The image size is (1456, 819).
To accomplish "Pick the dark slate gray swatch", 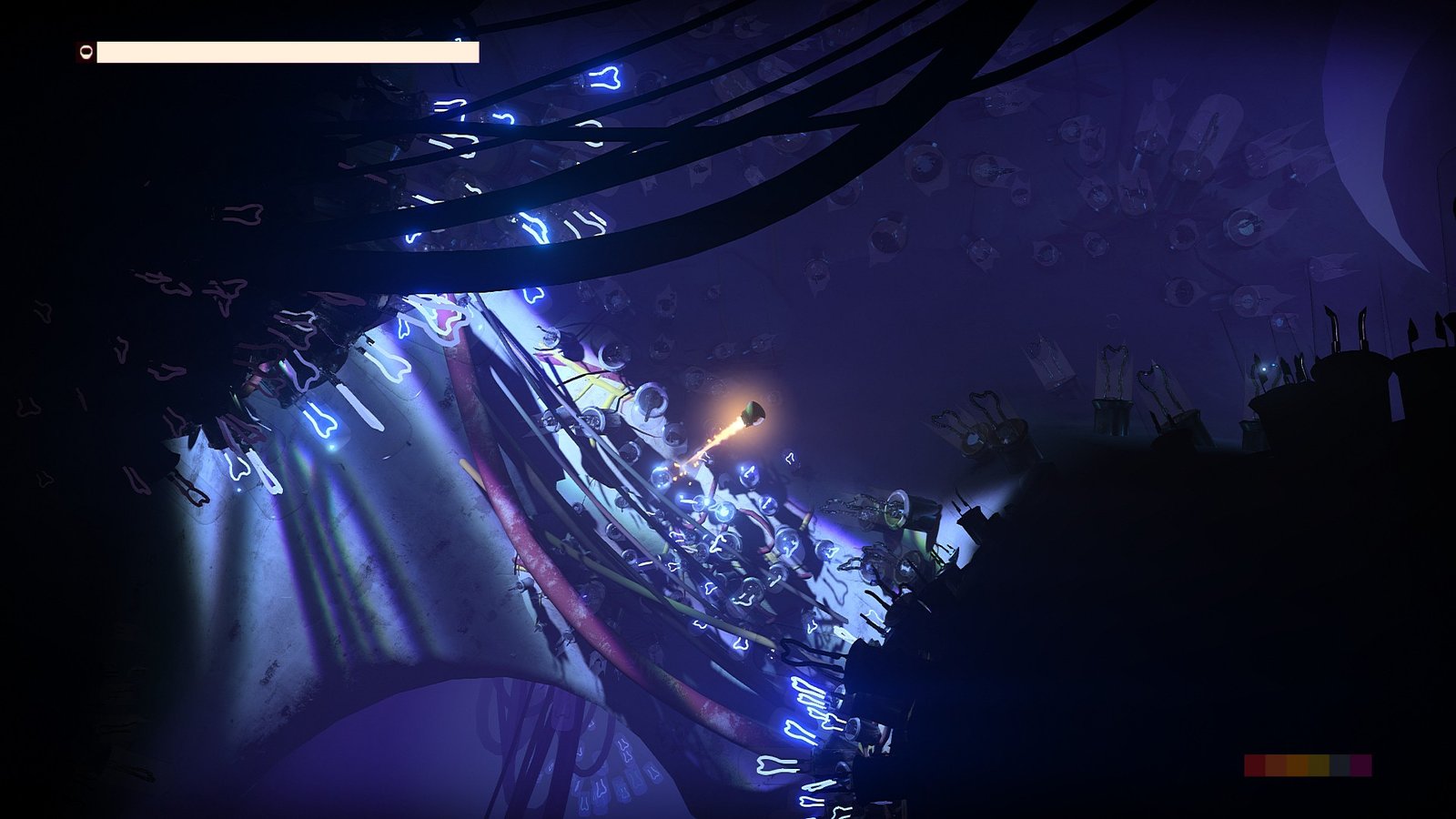I will (x=1340, y=765).
